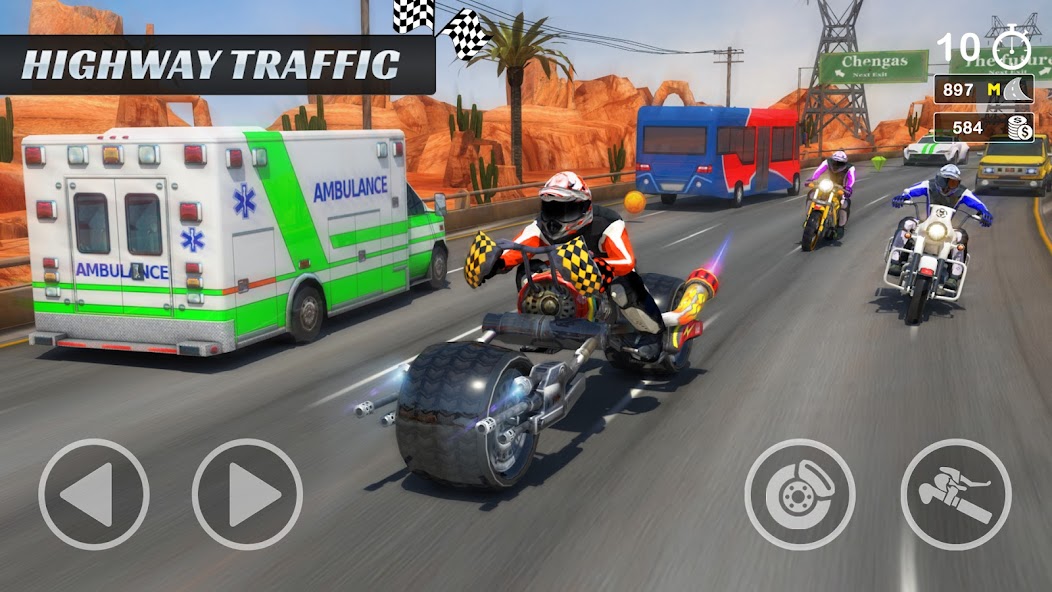Activate the throttle handlebar button

pos(955,494)
